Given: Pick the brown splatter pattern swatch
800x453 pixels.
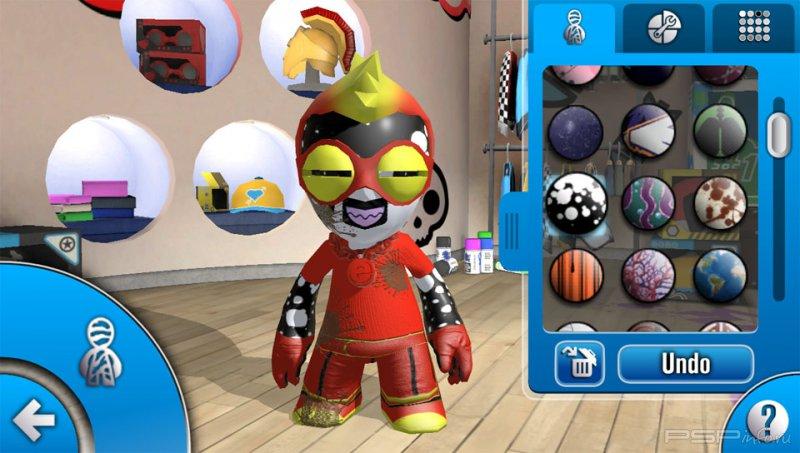Looking at the screenshot, I should coord(720,201).
